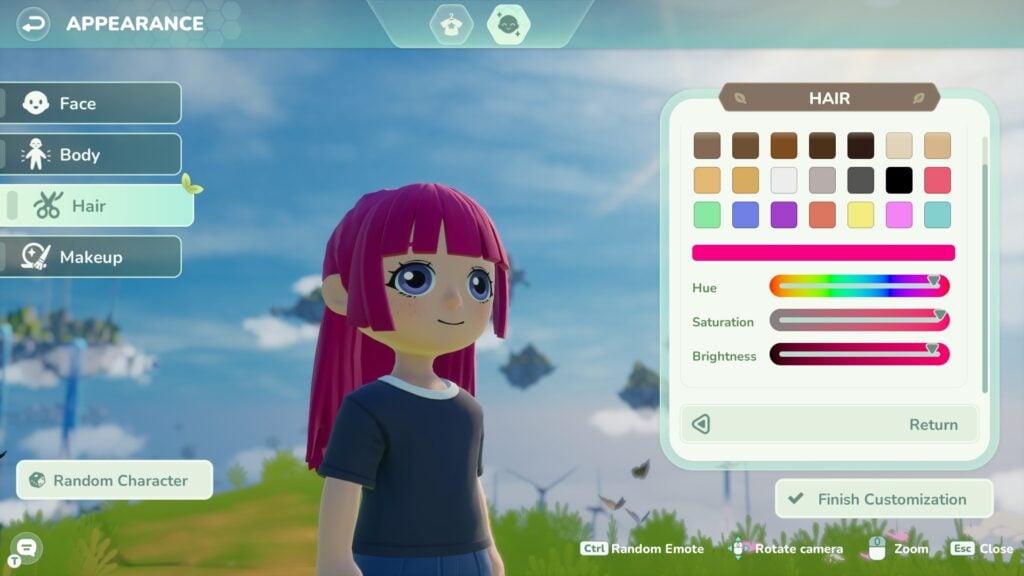Open the chat bubble icon

coord(27,547)
